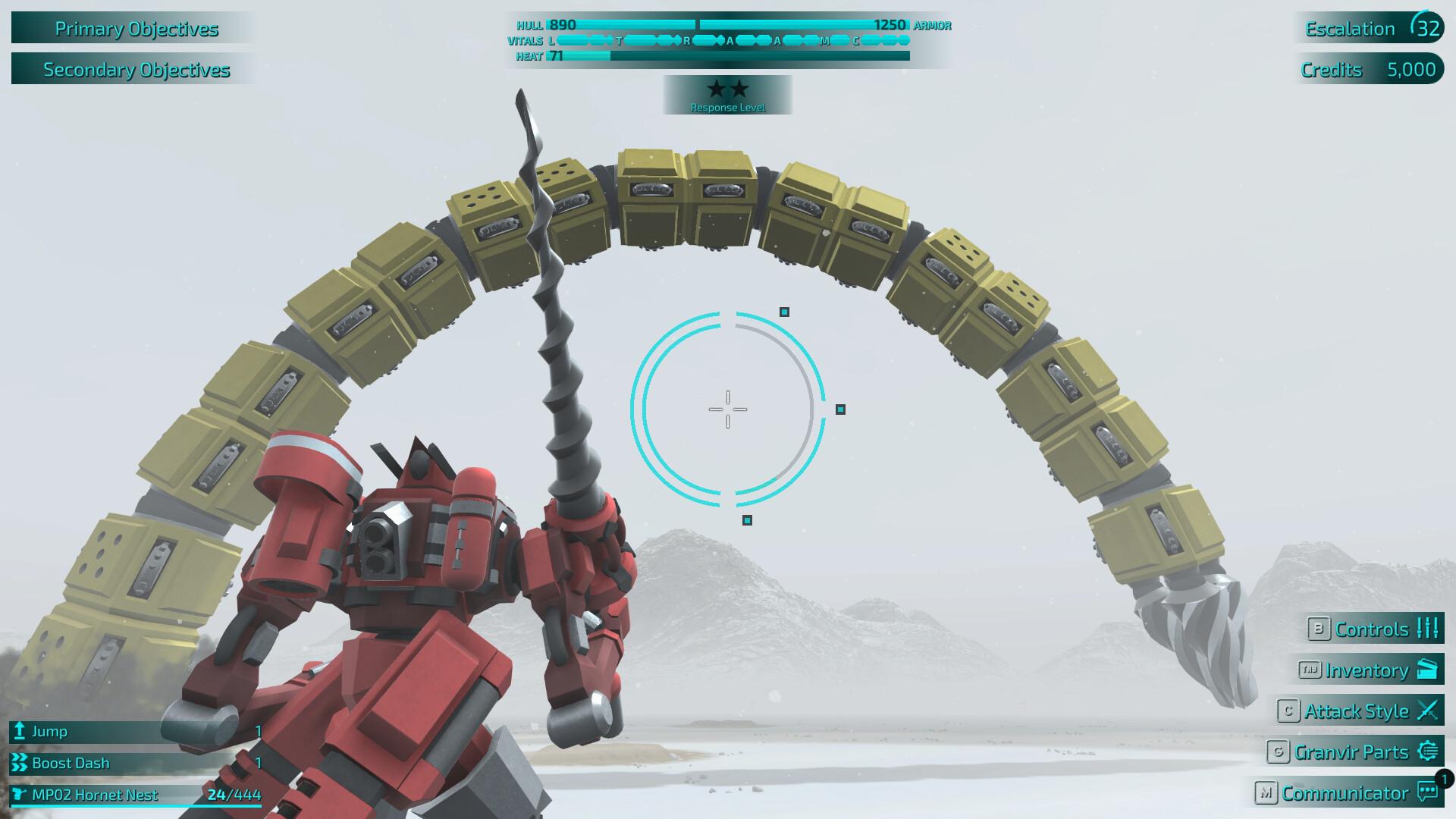Image resolution: width=1456 pixels, height=819 pixels.
Task: Select the Controls sliders icon
Action: [1426, 629]
